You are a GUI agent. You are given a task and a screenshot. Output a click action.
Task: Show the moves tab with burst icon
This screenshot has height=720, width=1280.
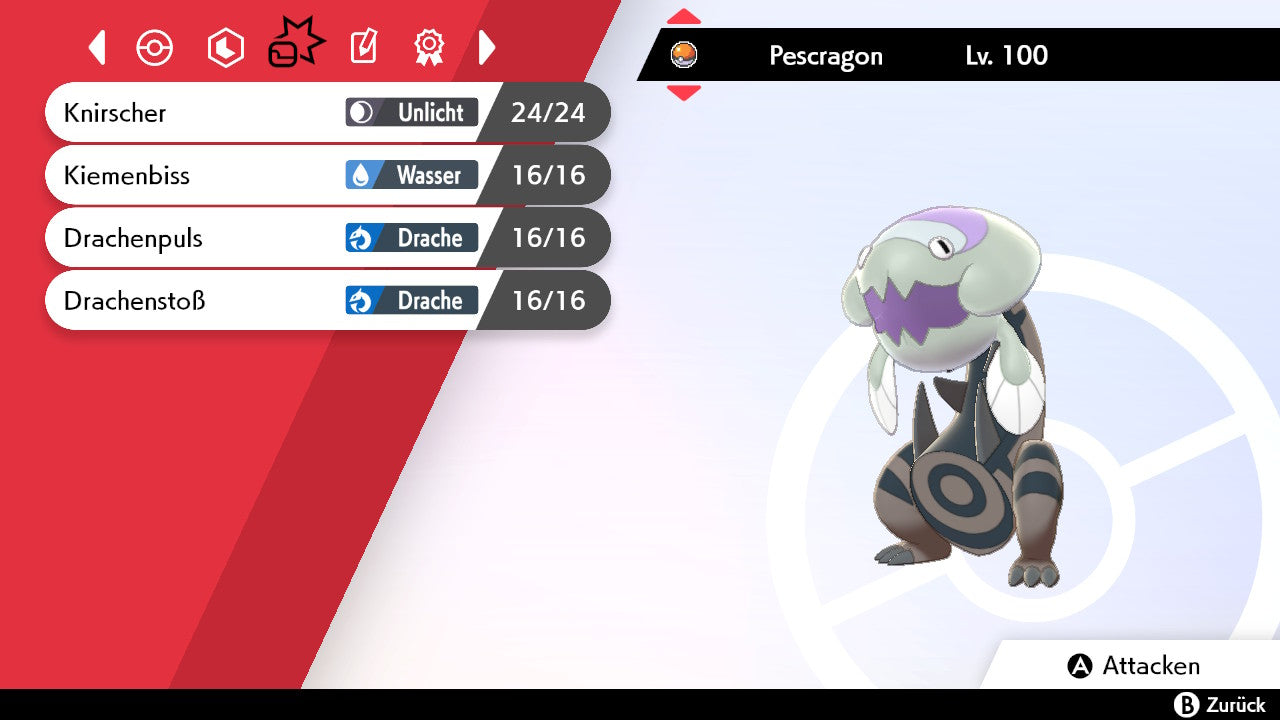(x=295, y=46)
